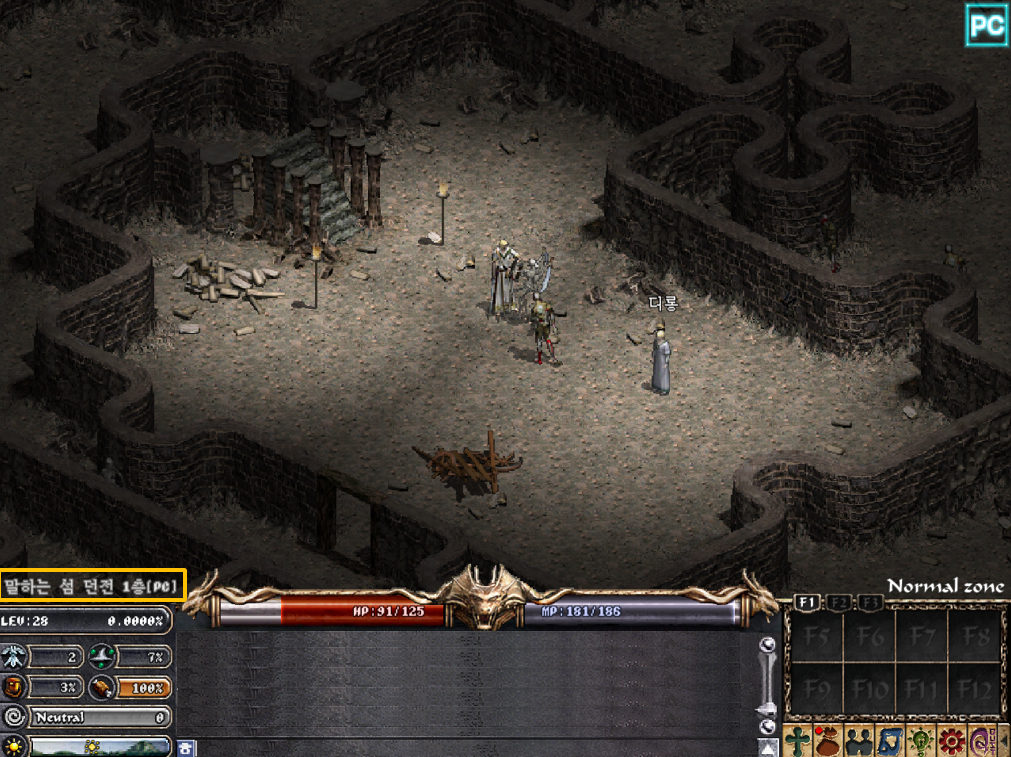Open the two-silhouettes party icon
Screen dimensions: 1011x757
859,742
